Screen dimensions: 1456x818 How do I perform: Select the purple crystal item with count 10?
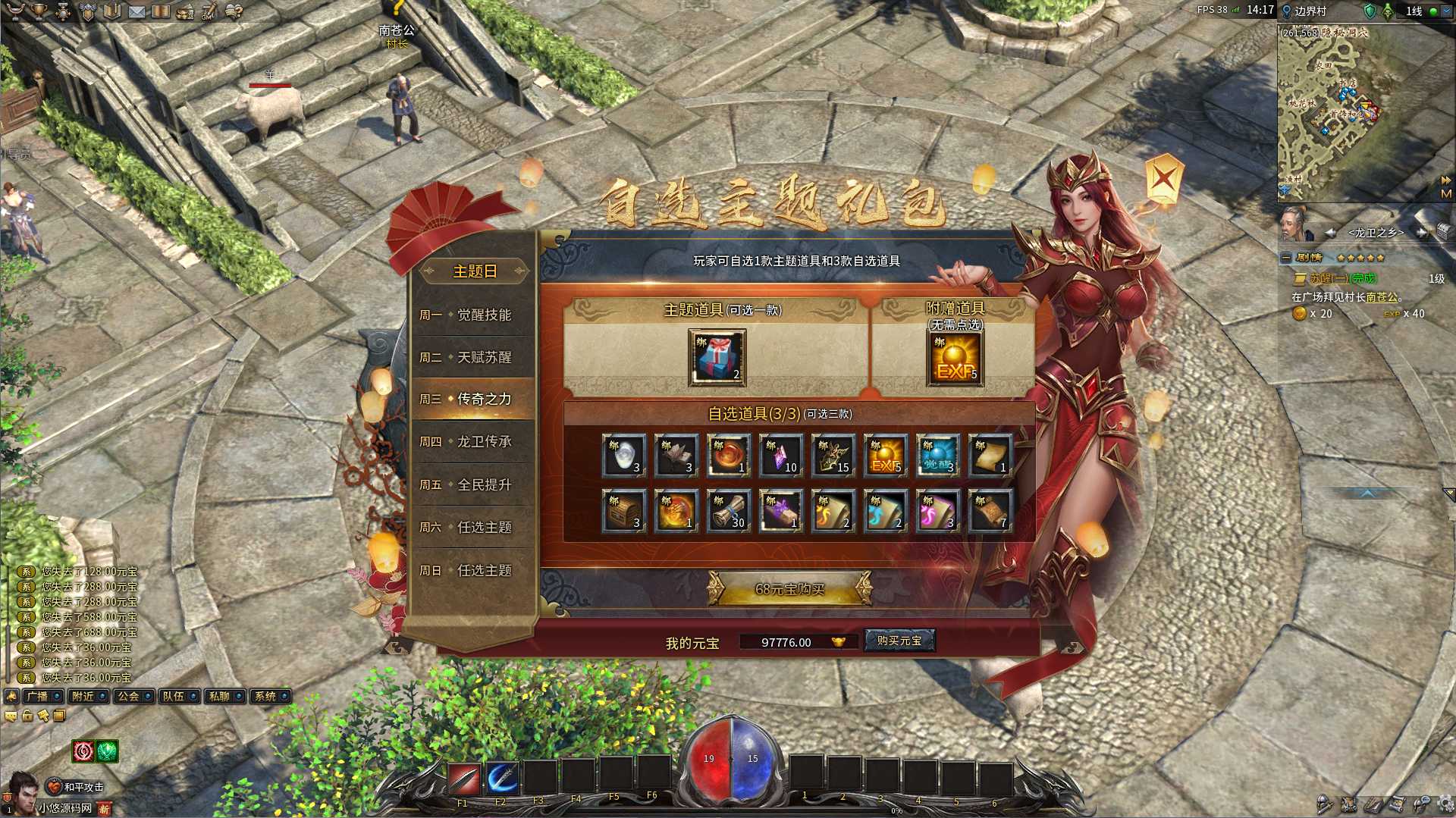(780, 456)
